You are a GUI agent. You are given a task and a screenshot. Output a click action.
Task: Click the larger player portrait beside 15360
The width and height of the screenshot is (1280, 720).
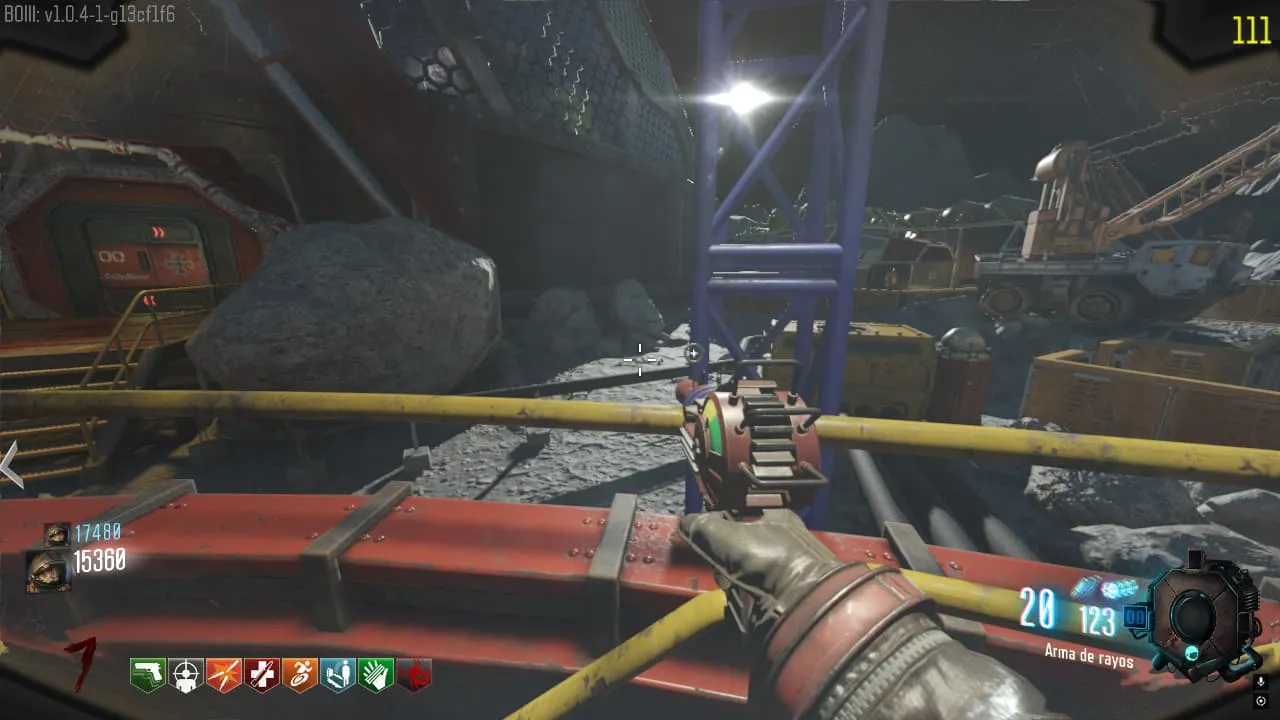point(47,571)
